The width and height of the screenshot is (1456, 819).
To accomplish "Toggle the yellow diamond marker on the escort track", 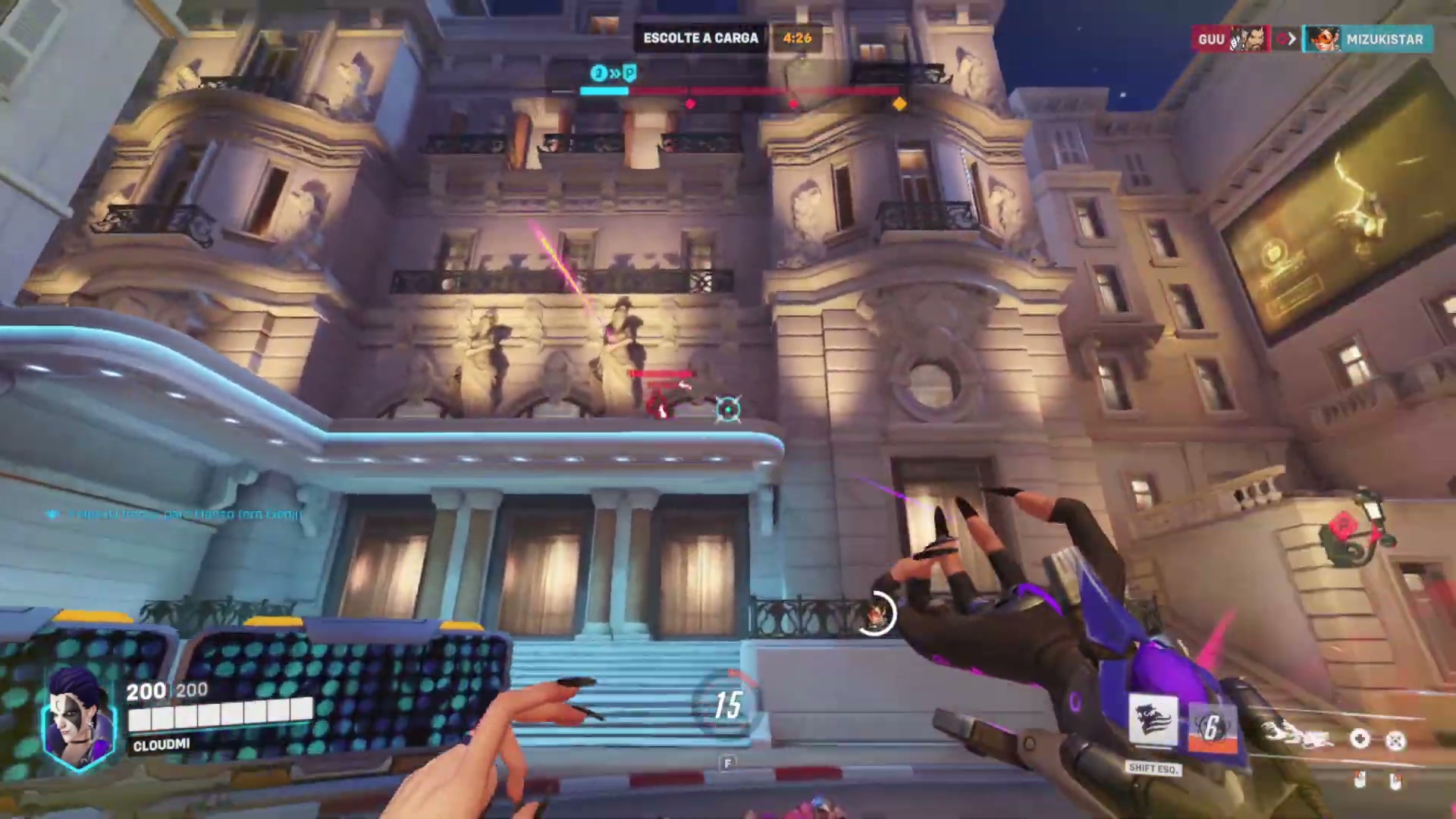I will 898,104.
